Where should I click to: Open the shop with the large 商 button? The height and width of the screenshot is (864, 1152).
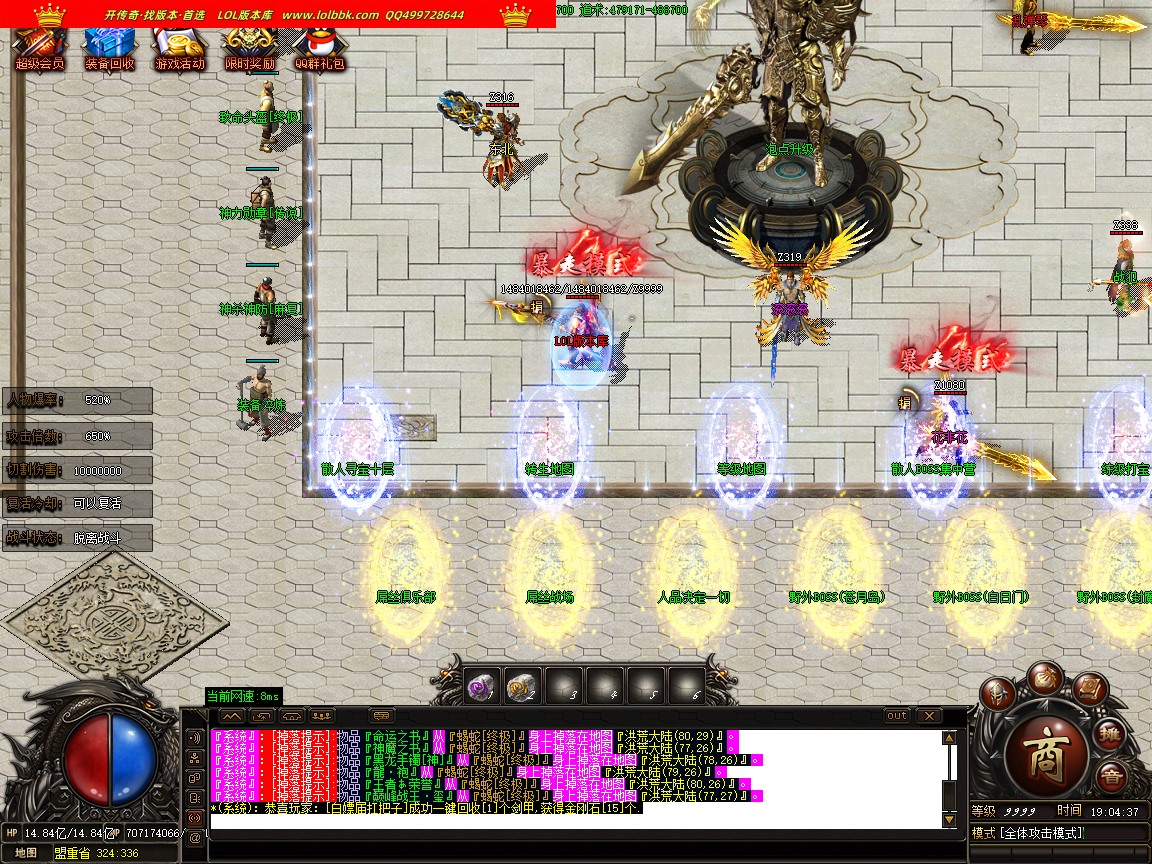1045,751
